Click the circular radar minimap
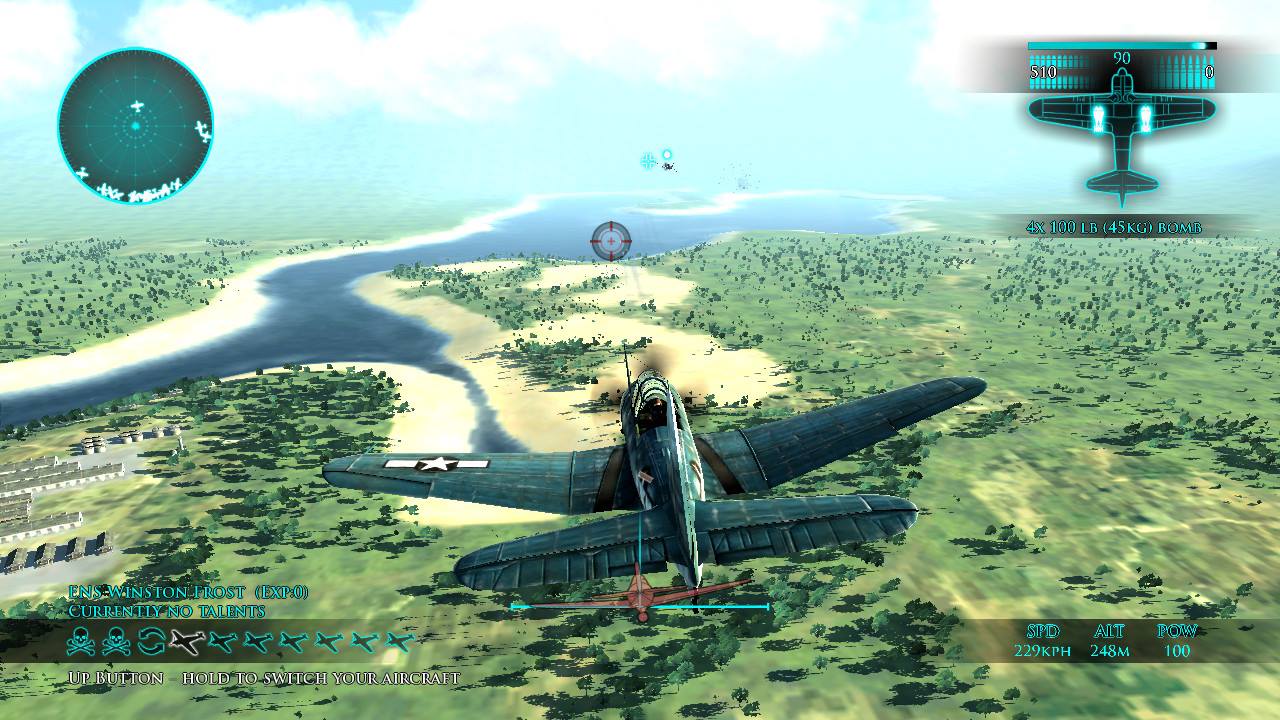 (135, 126)
